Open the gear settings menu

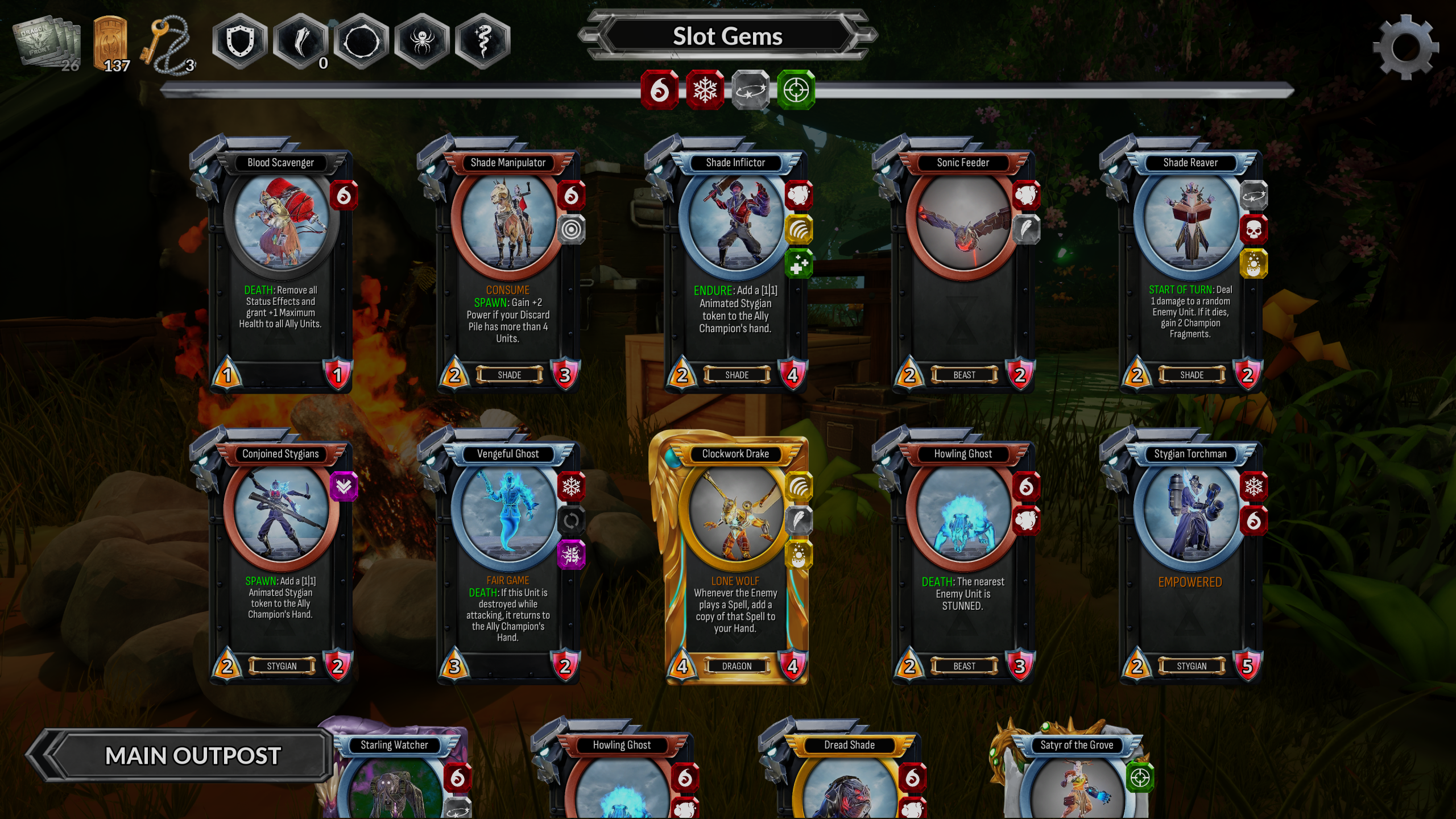[x=1405, y=48]
